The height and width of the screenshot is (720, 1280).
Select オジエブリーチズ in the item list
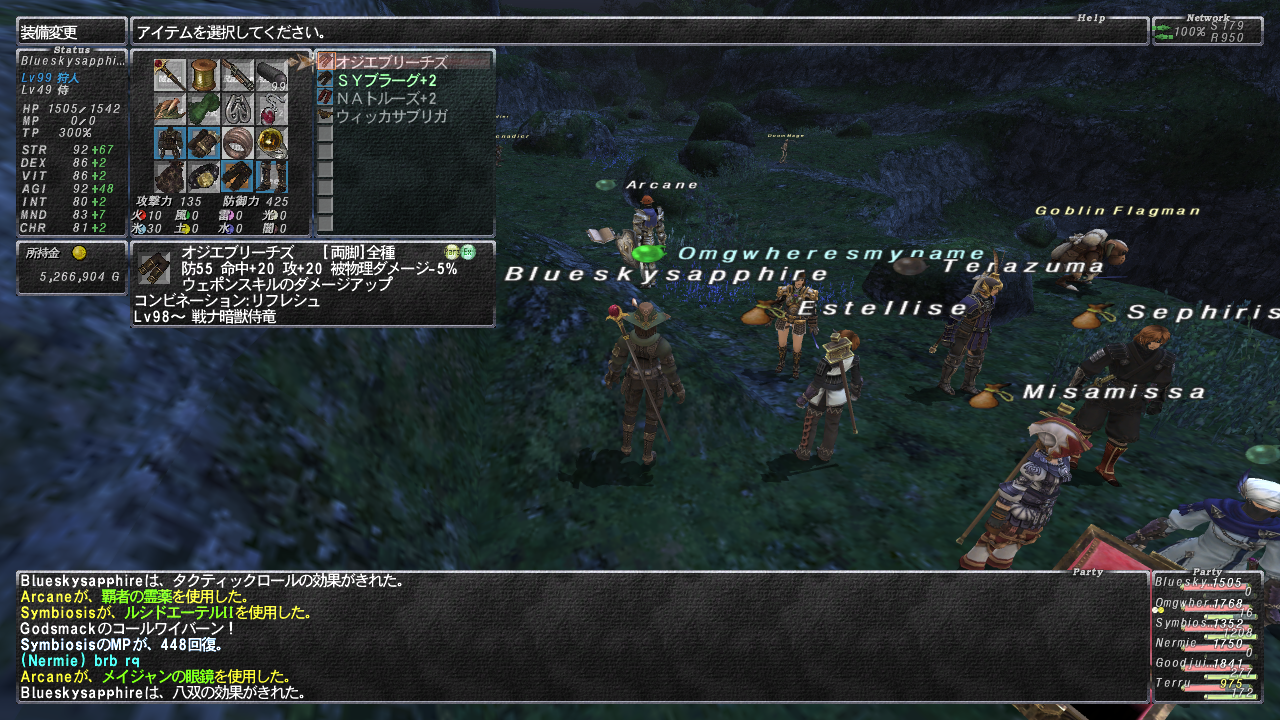[x=391, y=62]
